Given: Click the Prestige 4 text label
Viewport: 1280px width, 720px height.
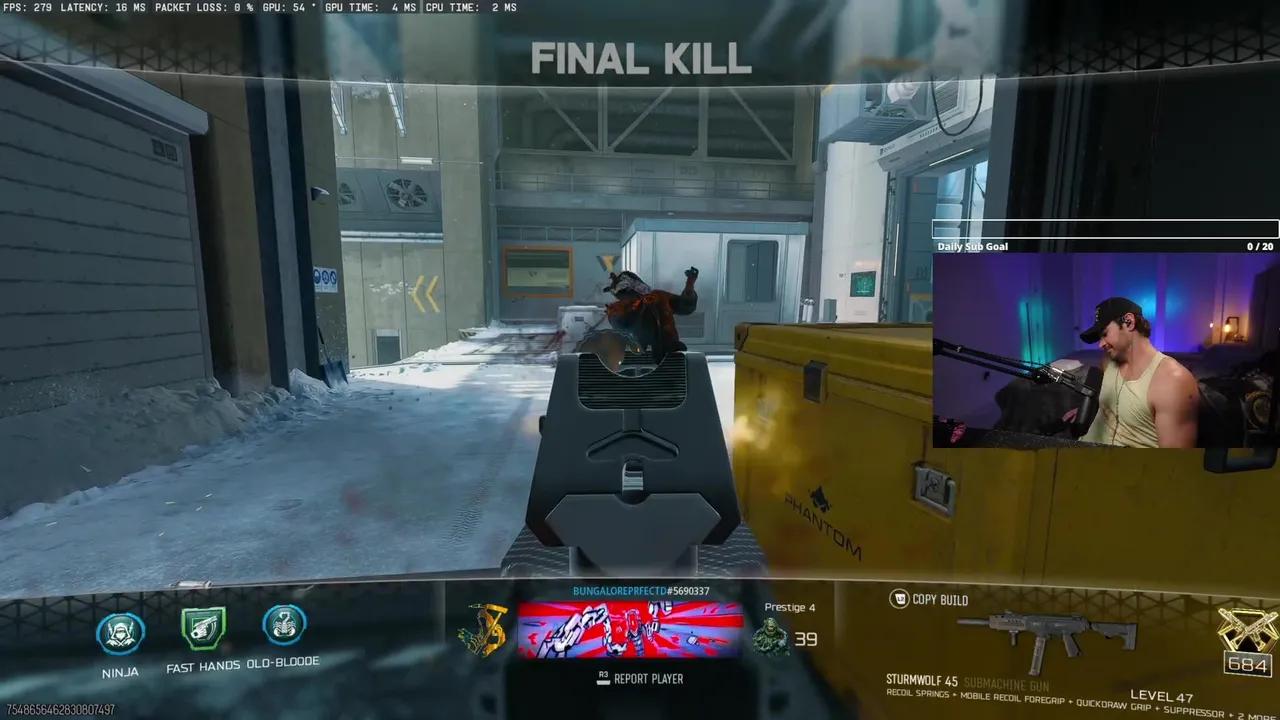Looking at the screenshot, I should click(789, 607).
